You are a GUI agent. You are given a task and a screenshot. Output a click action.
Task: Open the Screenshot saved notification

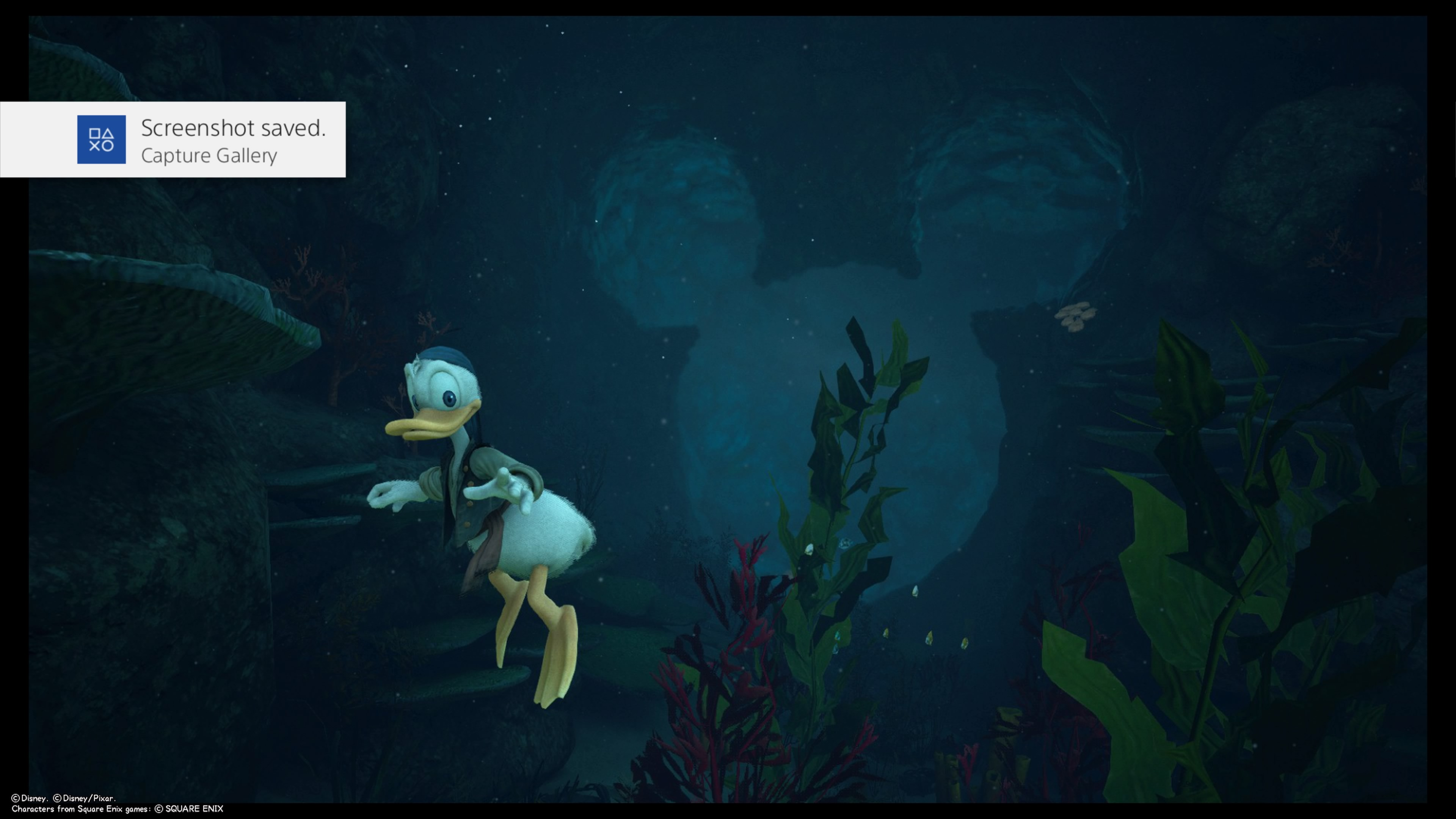232,140
